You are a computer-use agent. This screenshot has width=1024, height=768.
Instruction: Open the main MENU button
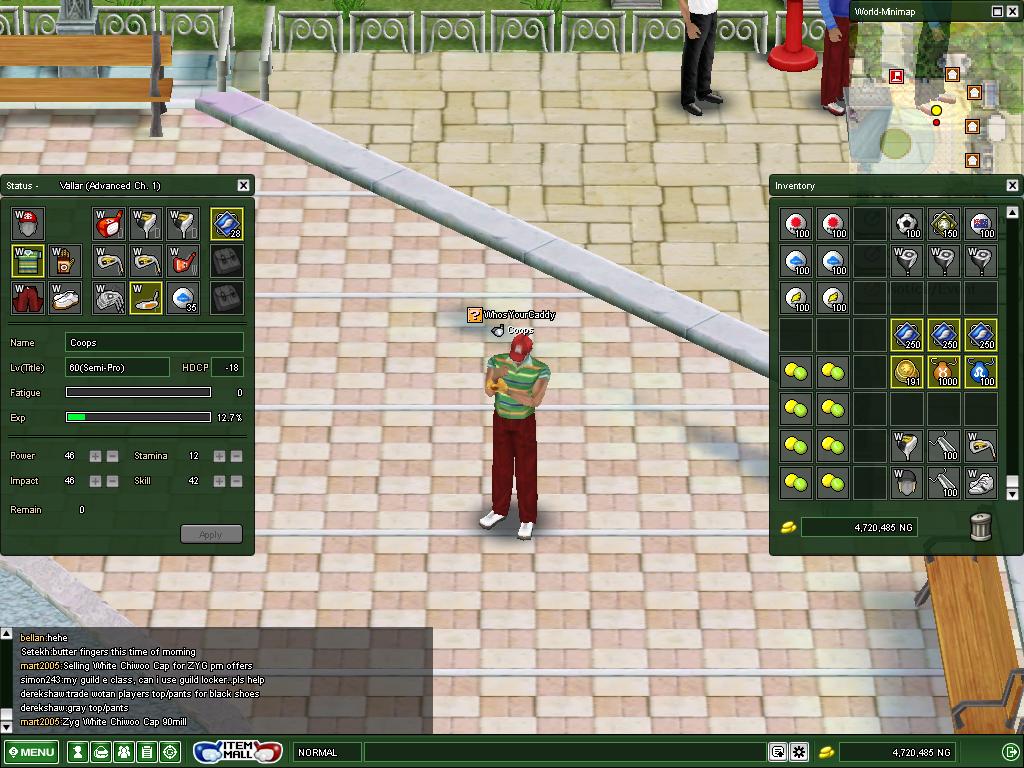point(32,752)
